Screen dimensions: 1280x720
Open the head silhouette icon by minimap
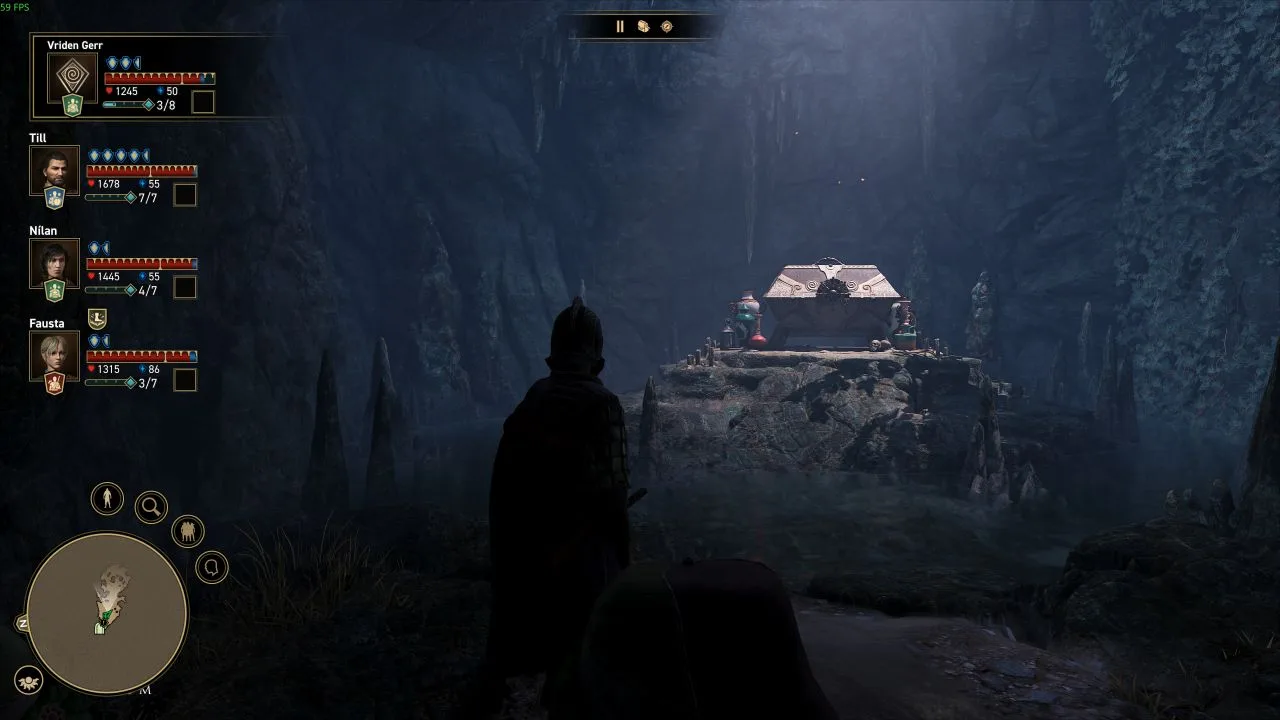tap(212, 568)
